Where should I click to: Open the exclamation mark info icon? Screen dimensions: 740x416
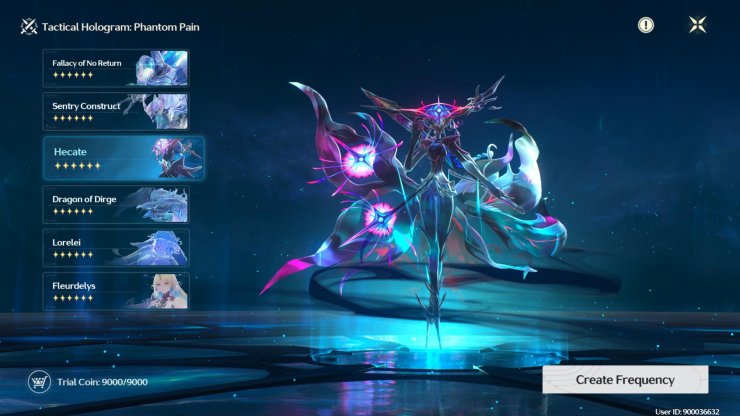pos(646,25)
